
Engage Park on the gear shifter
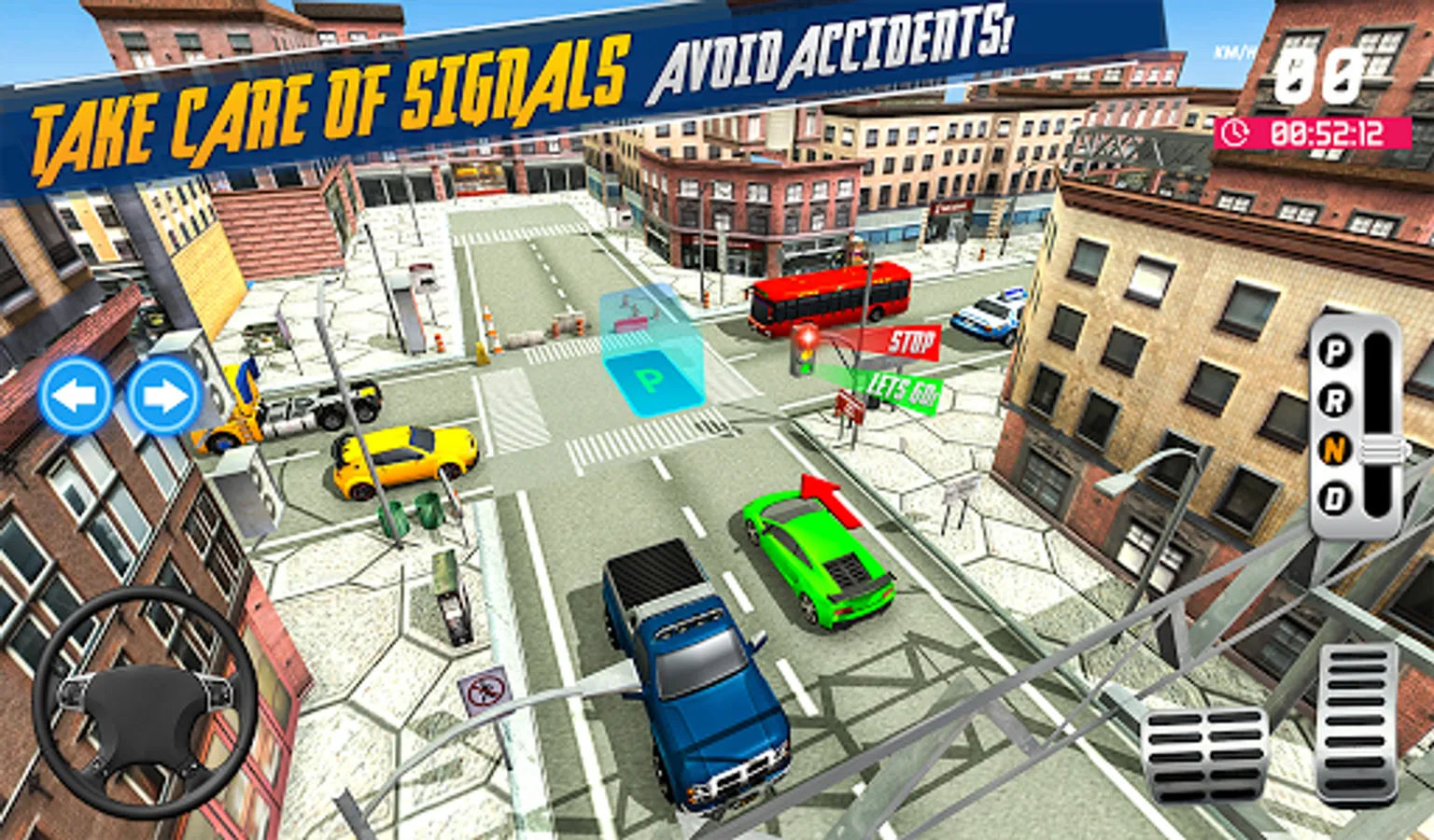click(x=1335, y=350)
